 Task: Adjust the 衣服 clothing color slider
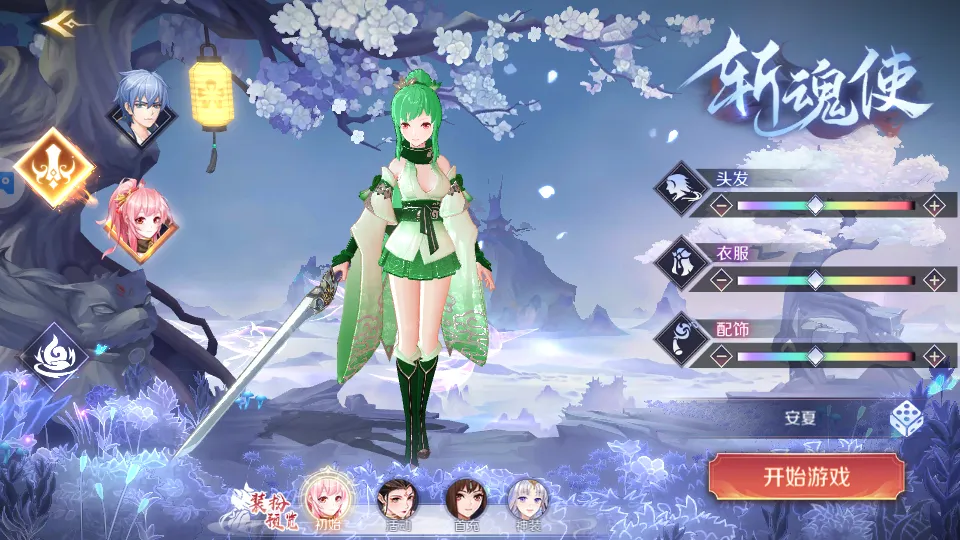816,280
